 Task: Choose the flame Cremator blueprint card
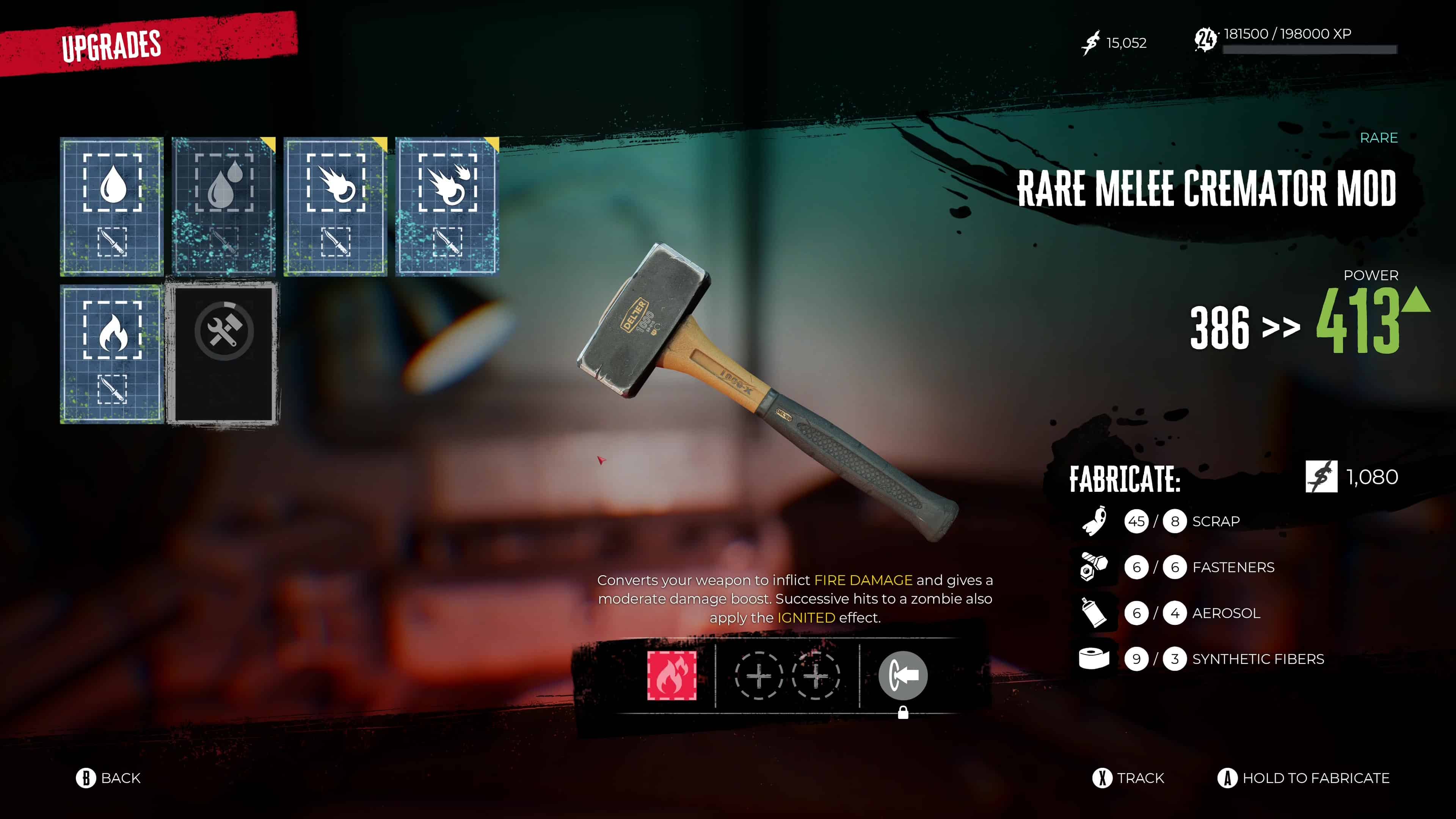pyautogui.click(x=112, y=354)
